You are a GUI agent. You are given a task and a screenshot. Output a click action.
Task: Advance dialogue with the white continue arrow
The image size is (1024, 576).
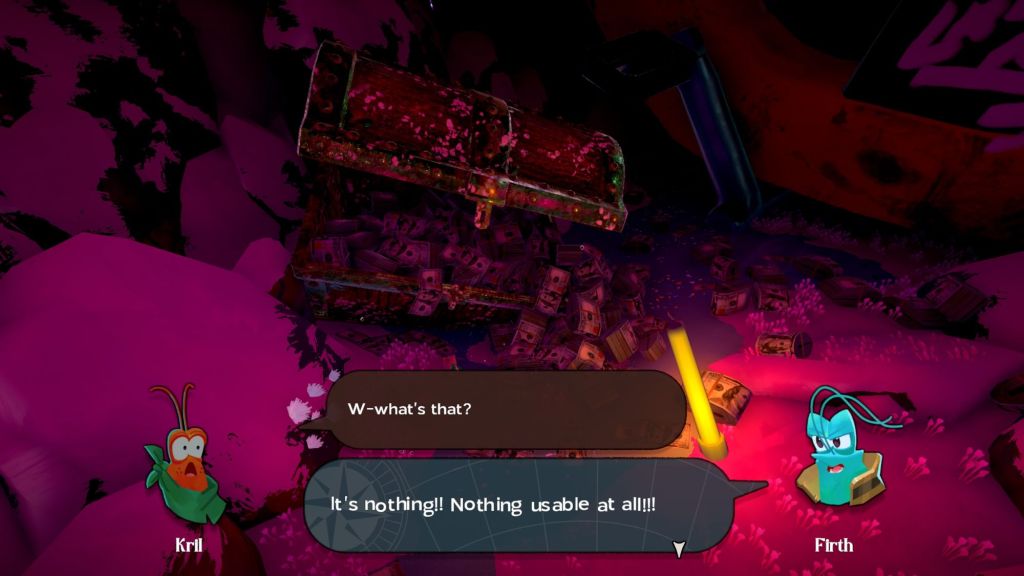click(x=679, y=548)
